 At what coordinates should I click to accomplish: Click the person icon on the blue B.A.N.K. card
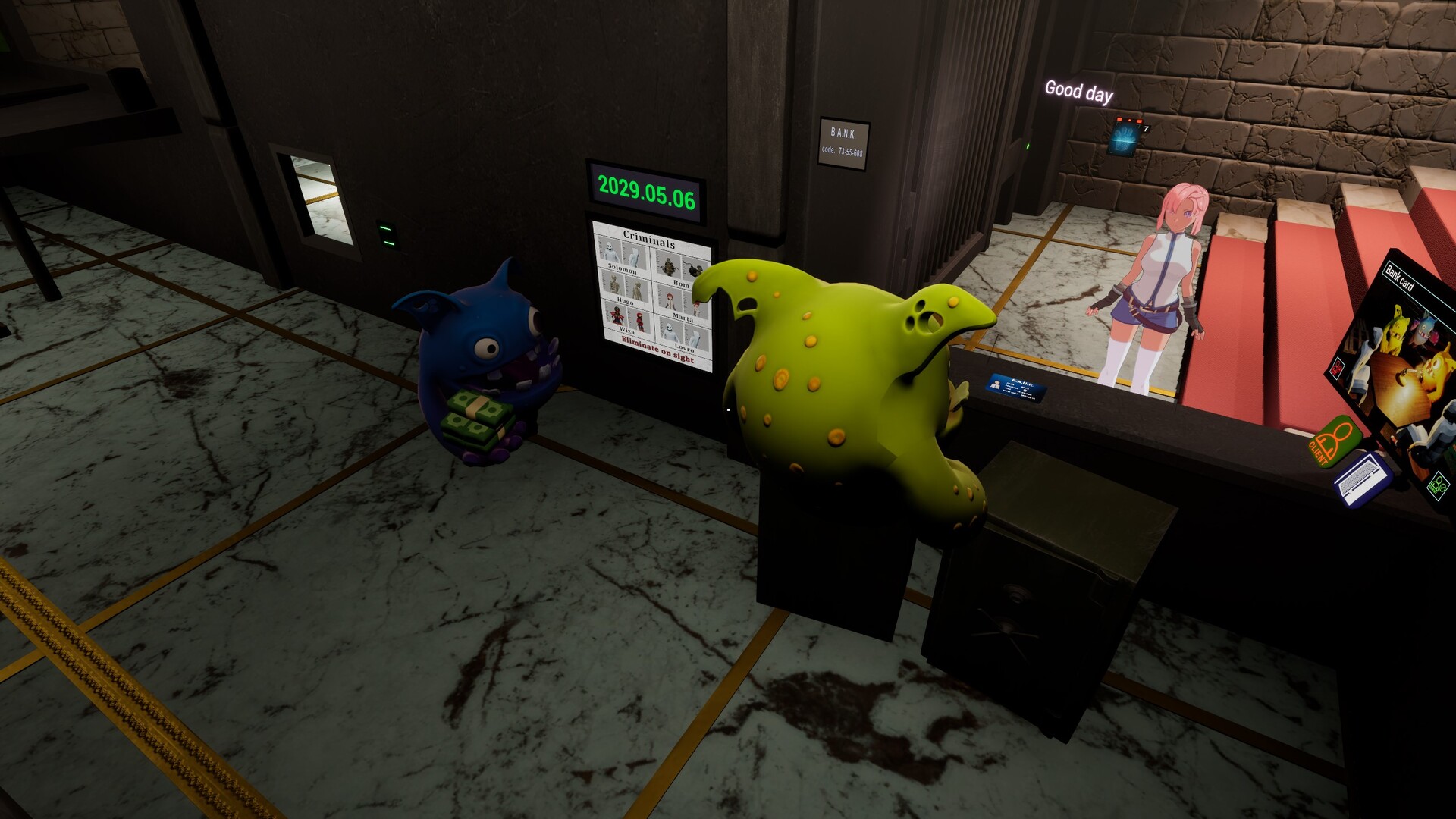click(996, 384)
